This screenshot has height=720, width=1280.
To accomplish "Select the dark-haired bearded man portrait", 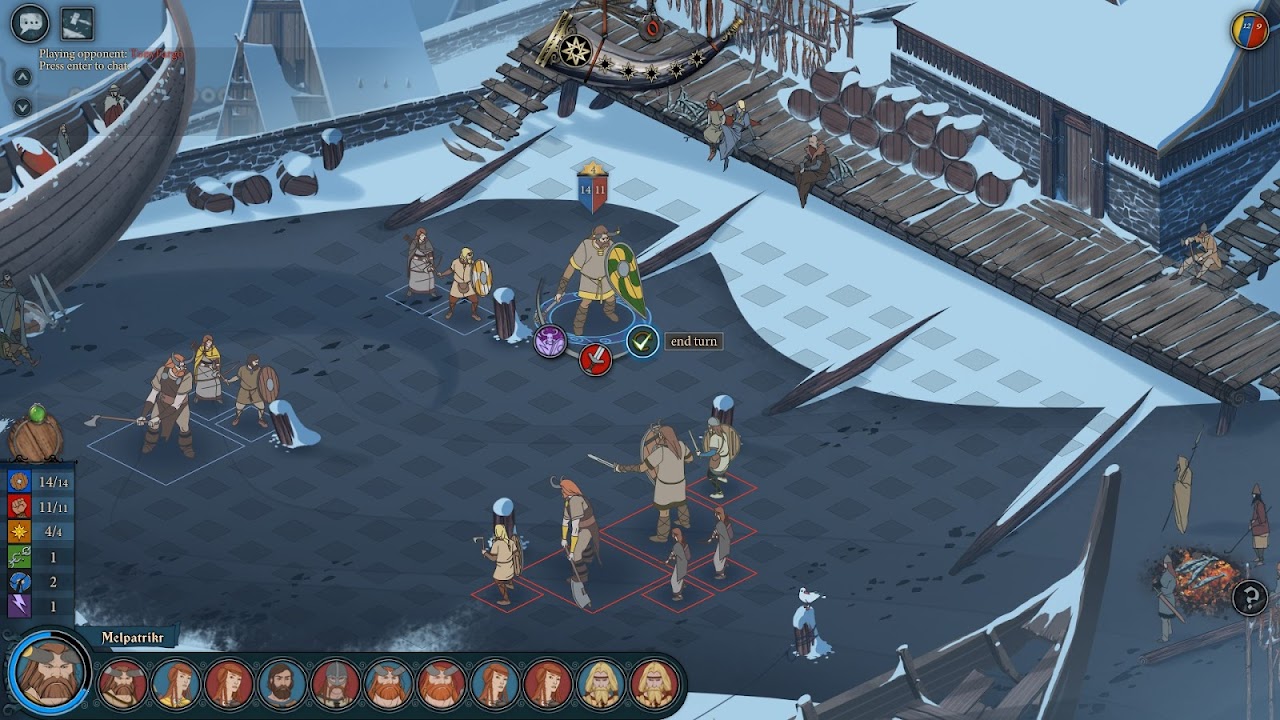I will click(x=282, y=684).
